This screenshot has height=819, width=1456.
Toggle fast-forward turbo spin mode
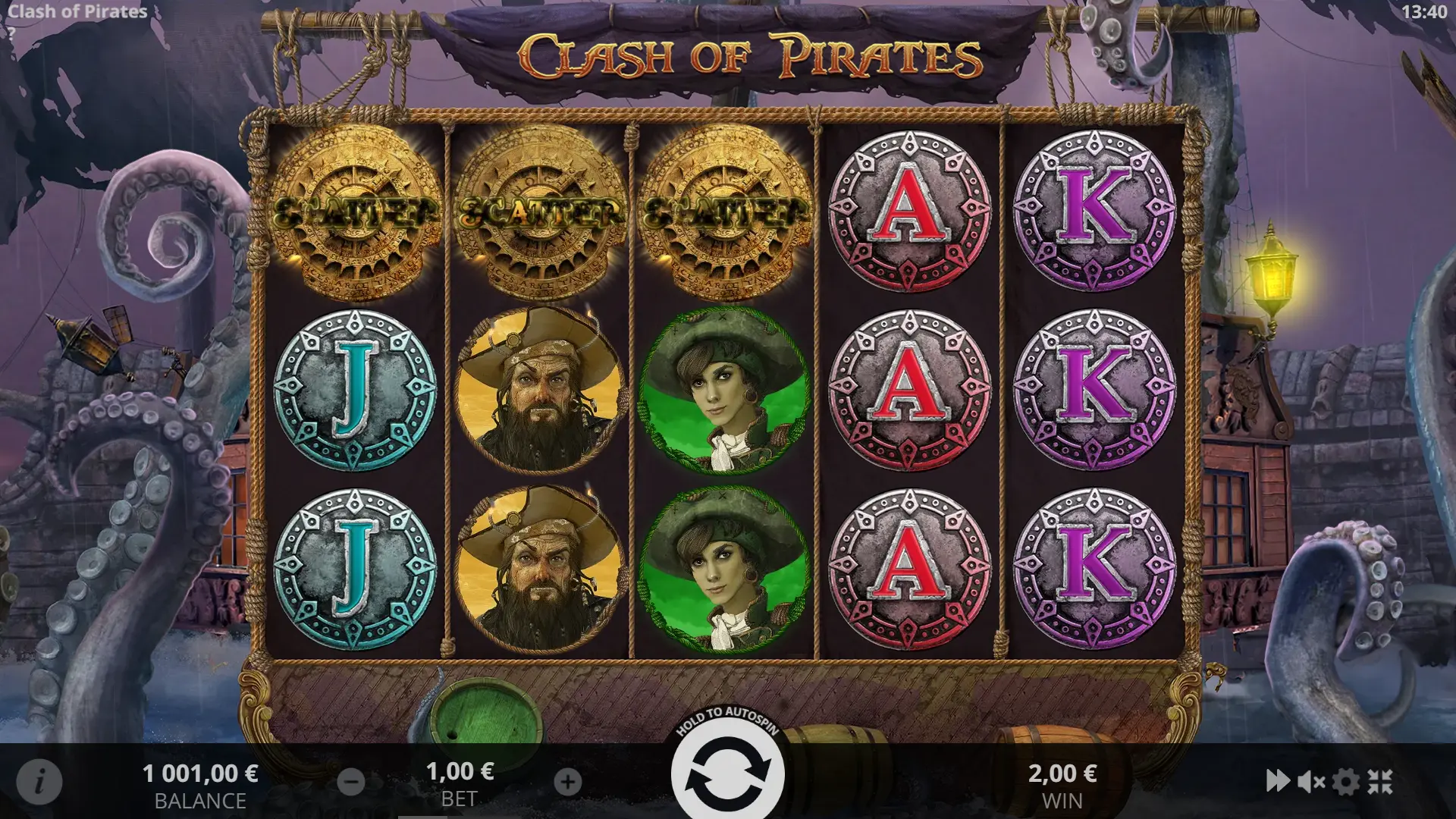coord(1278,781)
